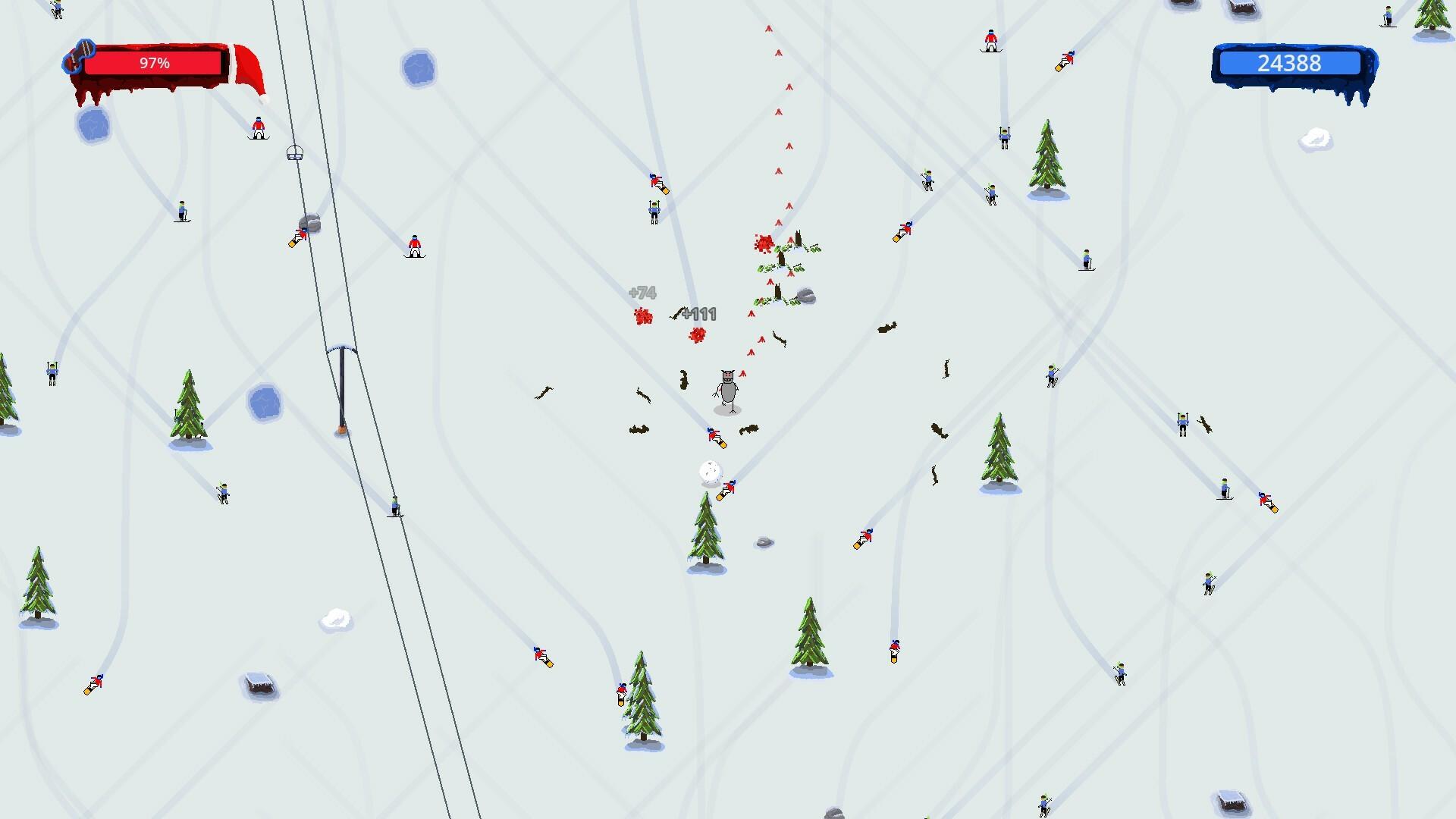Expand the tall pine tree on the right

1046,152
